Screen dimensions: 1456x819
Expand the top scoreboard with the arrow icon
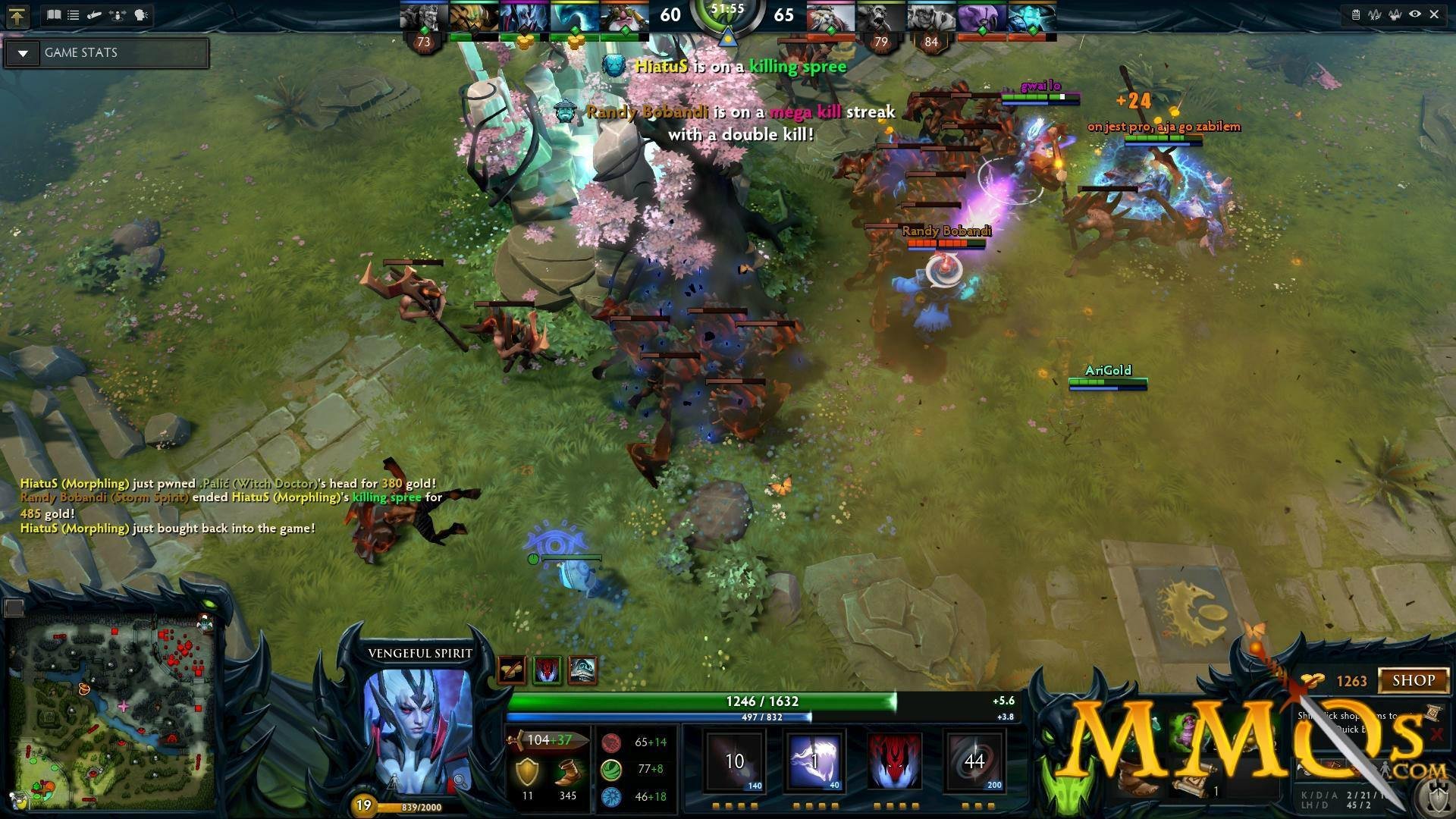point(19,15)
